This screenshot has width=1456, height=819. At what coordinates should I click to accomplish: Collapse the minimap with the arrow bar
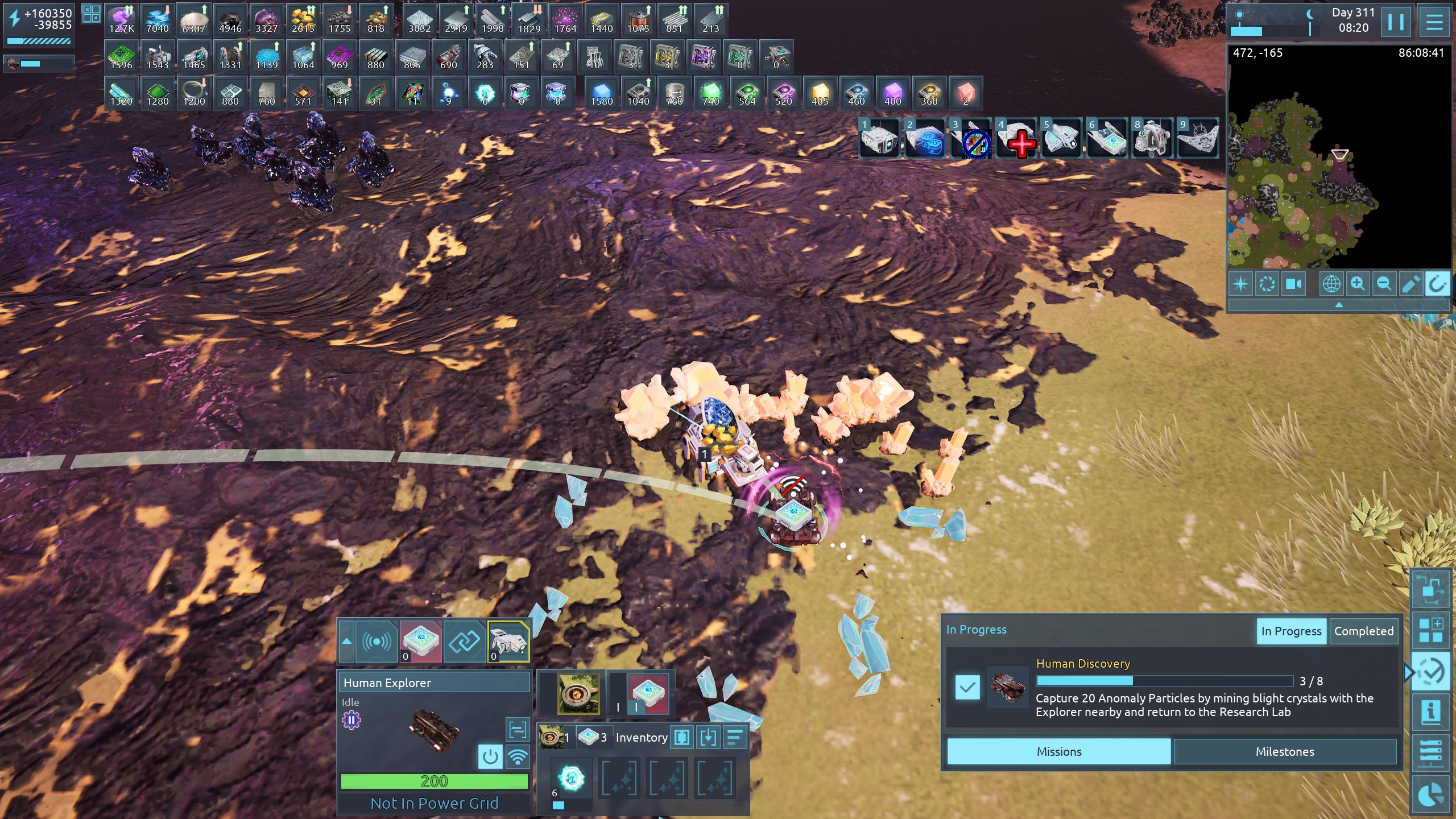[1338, 305]
